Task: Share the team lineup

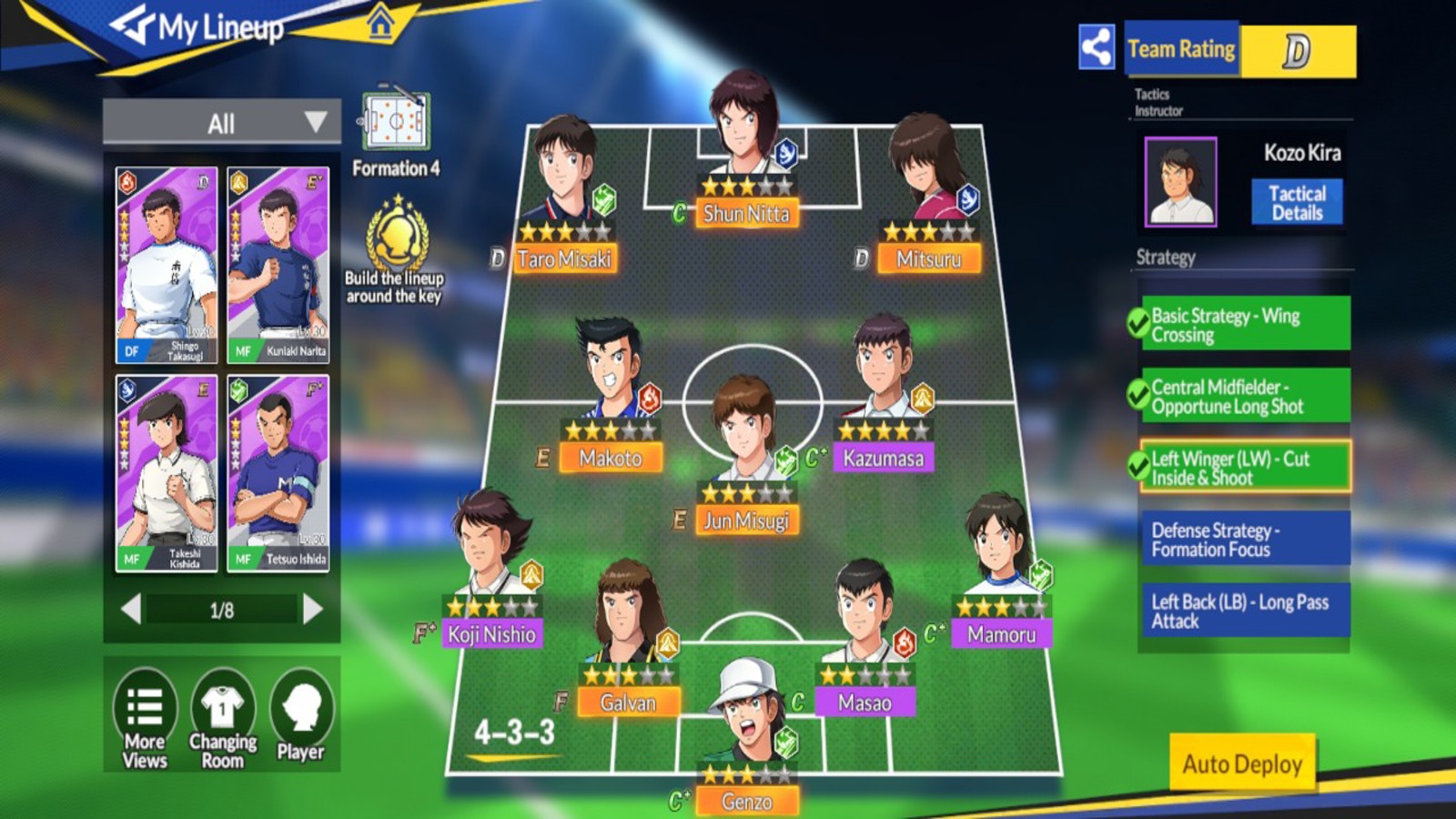Action: (1097, 47)
